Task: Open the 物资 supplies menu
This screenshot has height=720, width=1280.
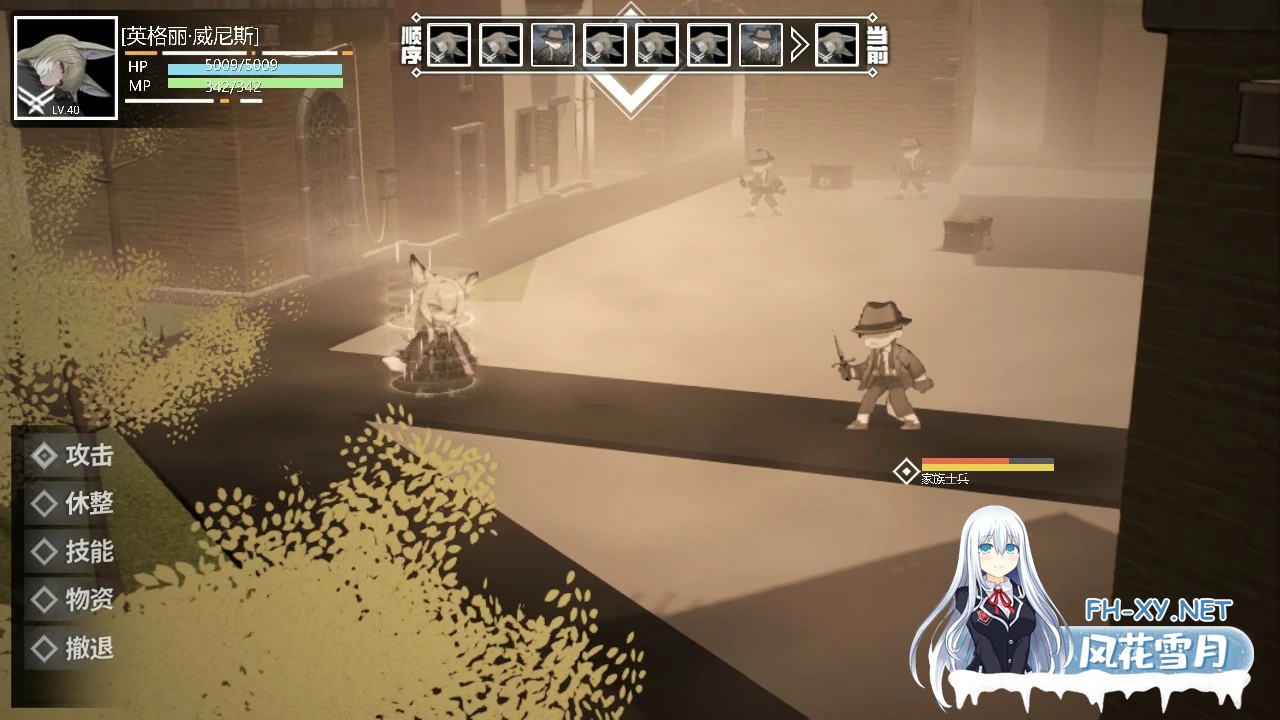Action: coord(74,599)
